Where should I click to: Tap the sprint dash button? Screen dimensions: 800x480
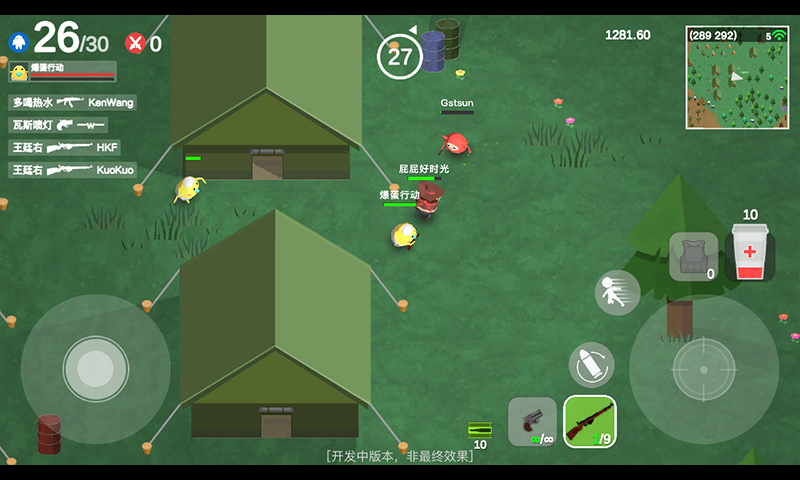(617, 293)
